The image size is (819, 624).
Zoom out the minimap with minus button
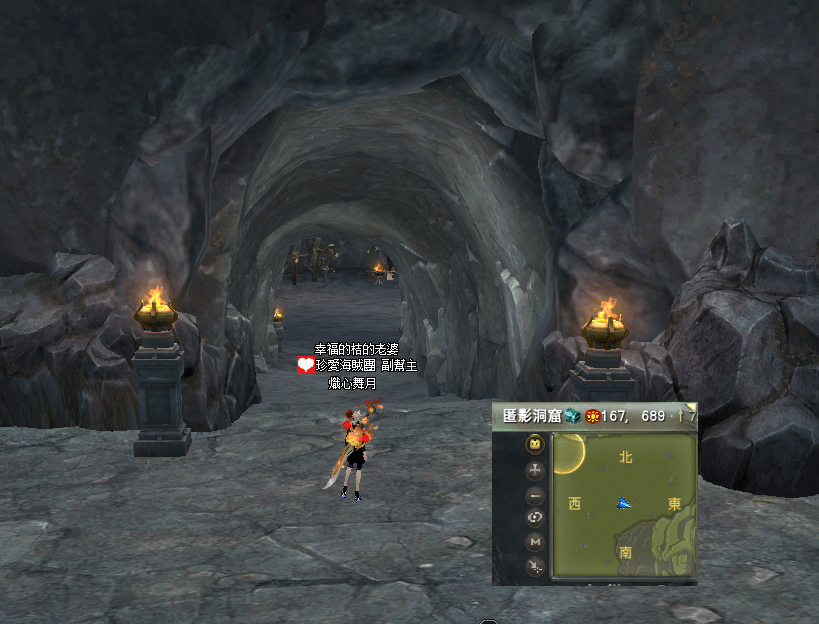[536, 494]
